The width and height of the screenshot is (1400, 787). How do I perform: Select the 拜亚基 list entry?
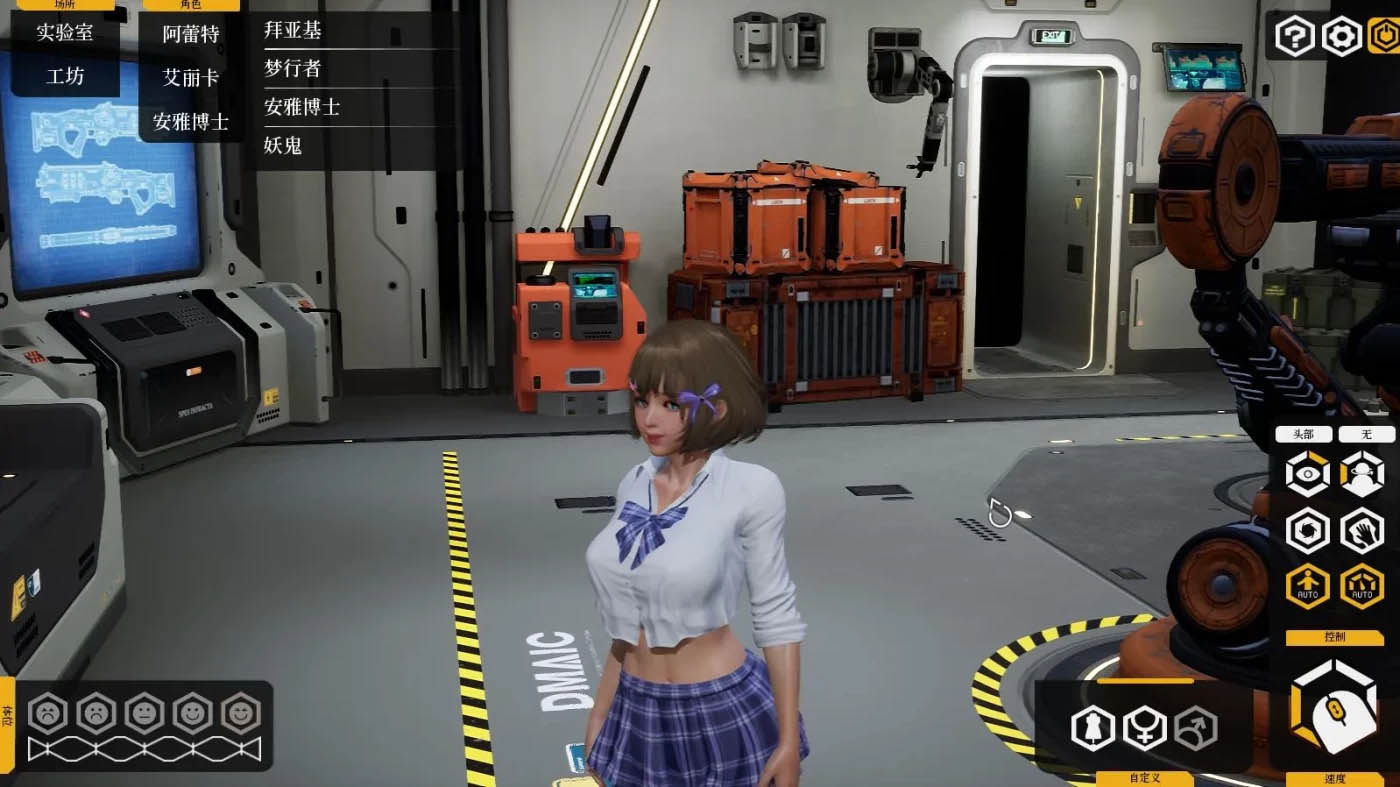tap(293, 30)
